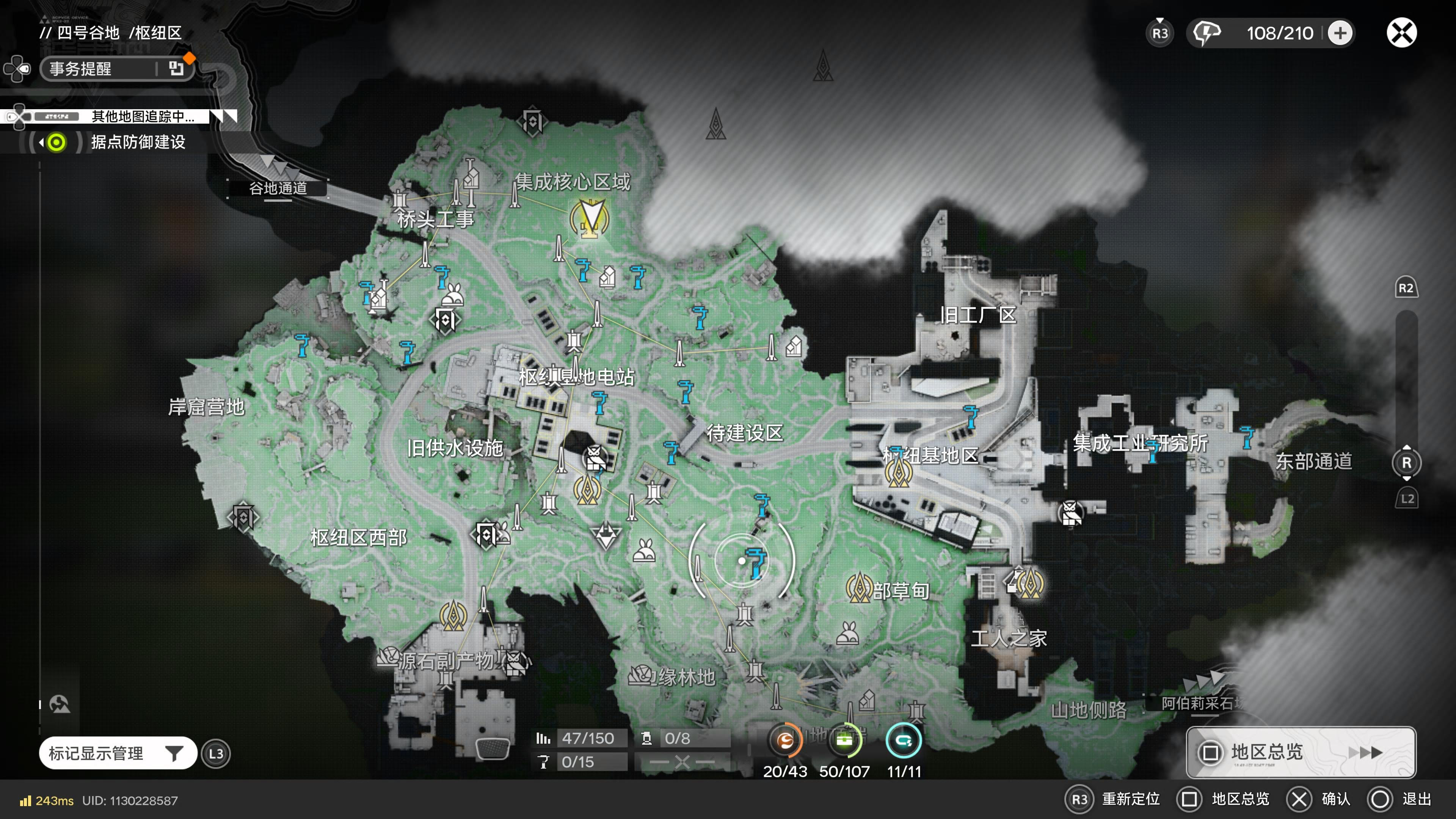The image size is (1456, 819).
Task: Choose the gold emblem marker at 枢纽基地区
Action: pyautogui.click(x=897, y=472)
